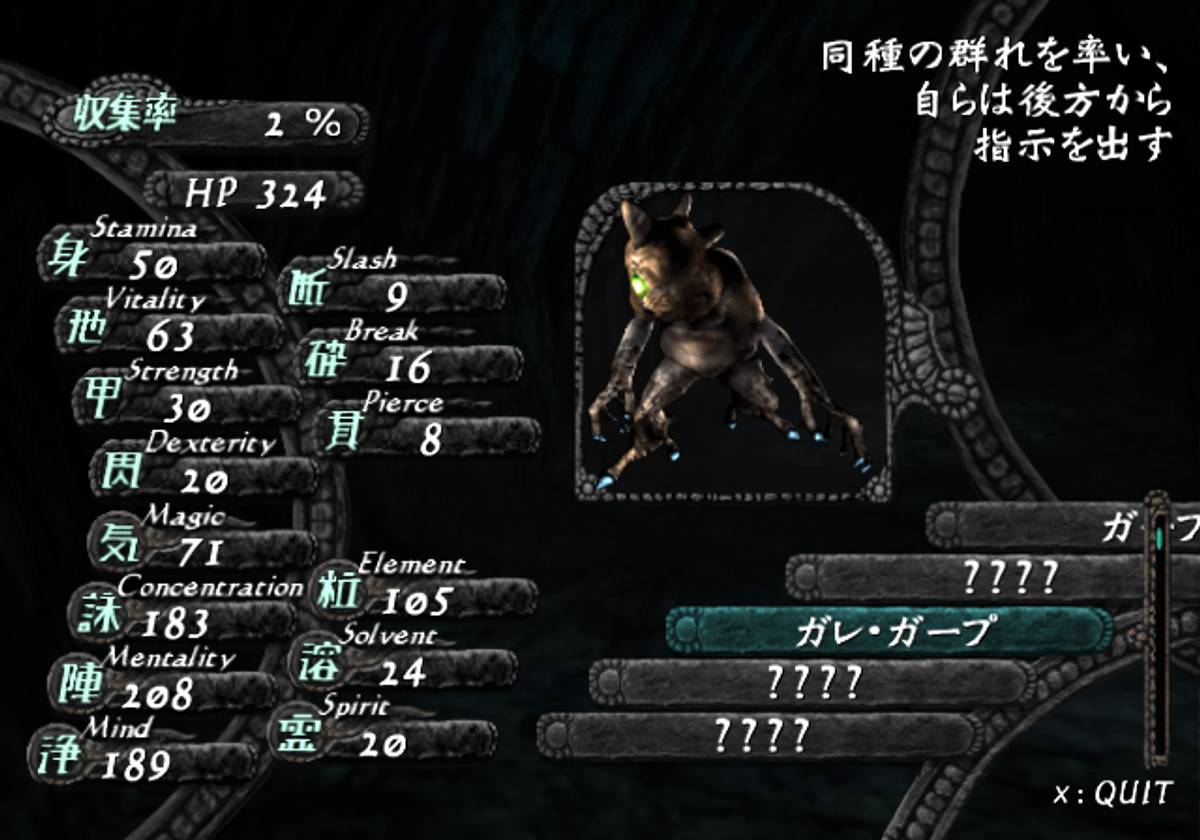
Task: Choose the cut-off ガ entry behind the scrollbar
Action: (x=1040, y=526)
